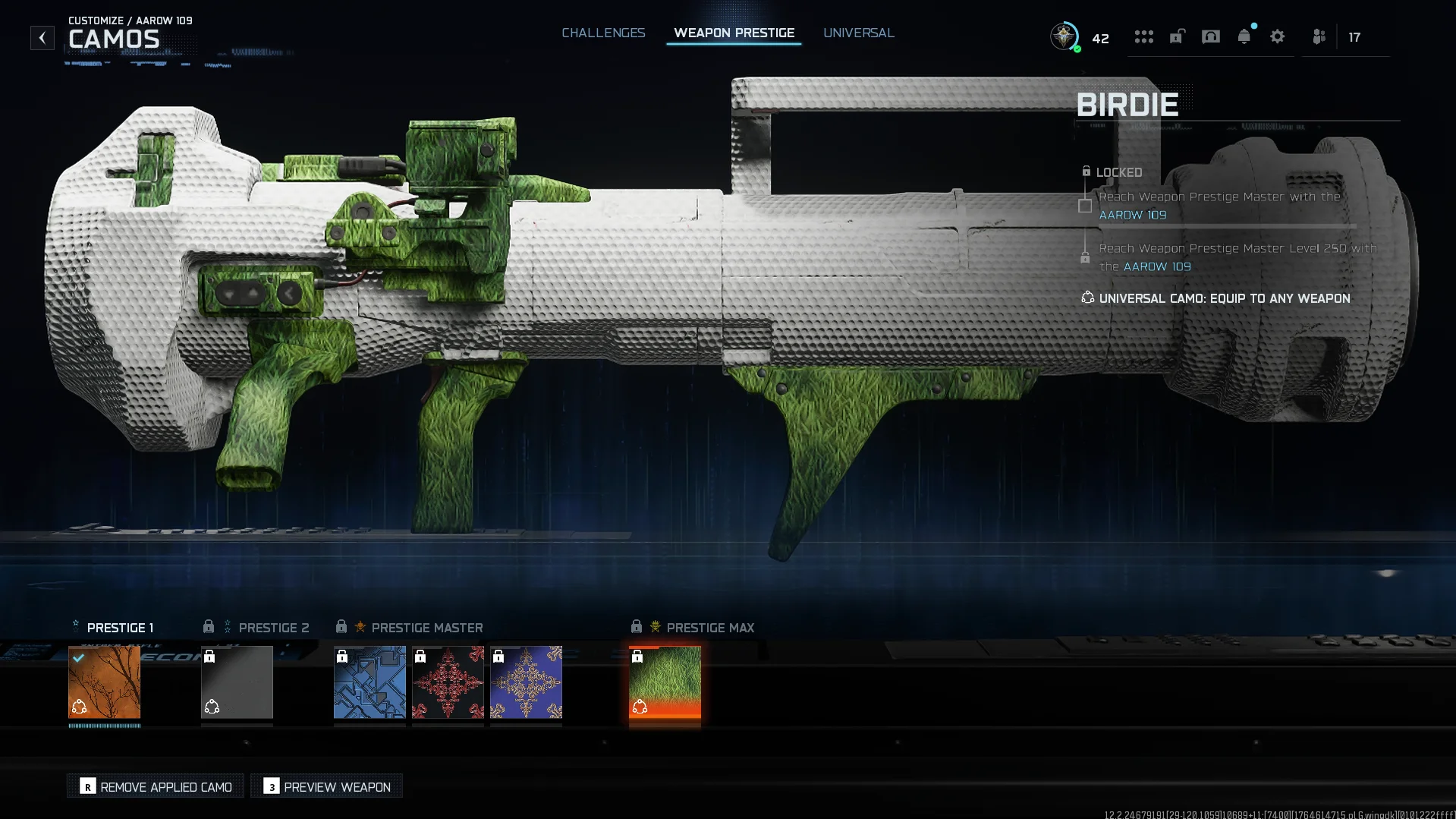Open the camera icon in top bar

(1210, 36)
